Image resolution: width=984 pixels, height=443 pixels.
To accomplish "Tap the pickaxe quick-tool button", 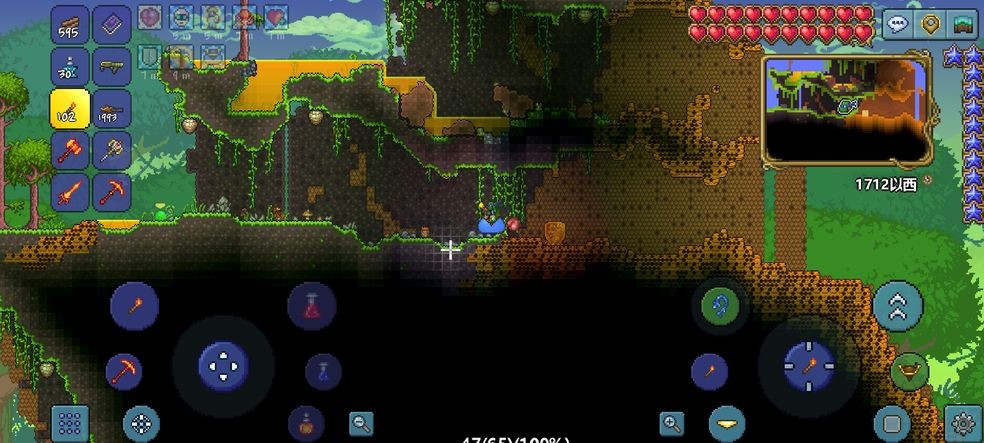I will coord(124,371).
